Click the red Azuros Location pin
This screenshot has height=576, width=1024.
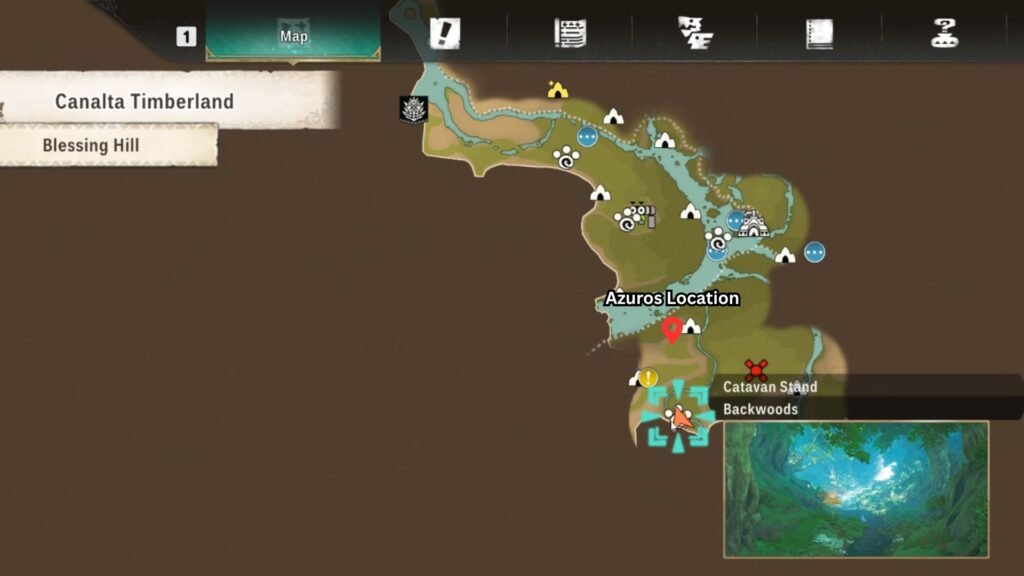point(672,329)
